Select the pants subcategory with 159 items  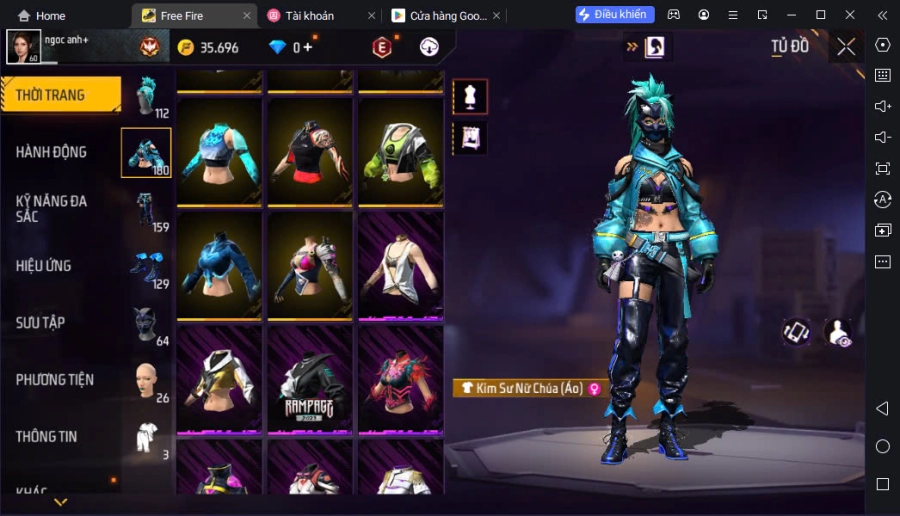[x=147, y=209]
